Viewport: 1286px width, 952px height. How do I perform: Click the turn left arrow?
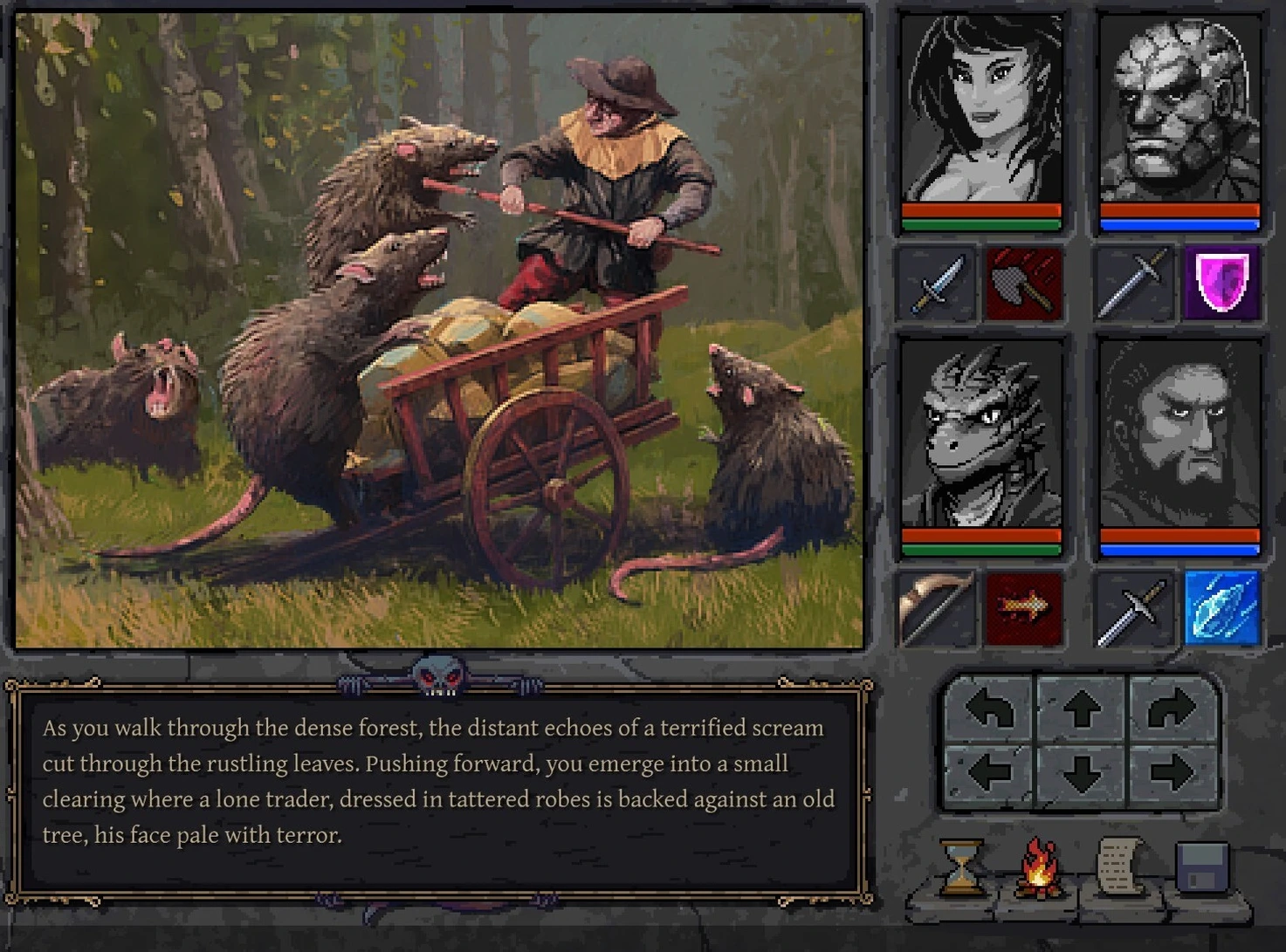[x=989, y=709]
